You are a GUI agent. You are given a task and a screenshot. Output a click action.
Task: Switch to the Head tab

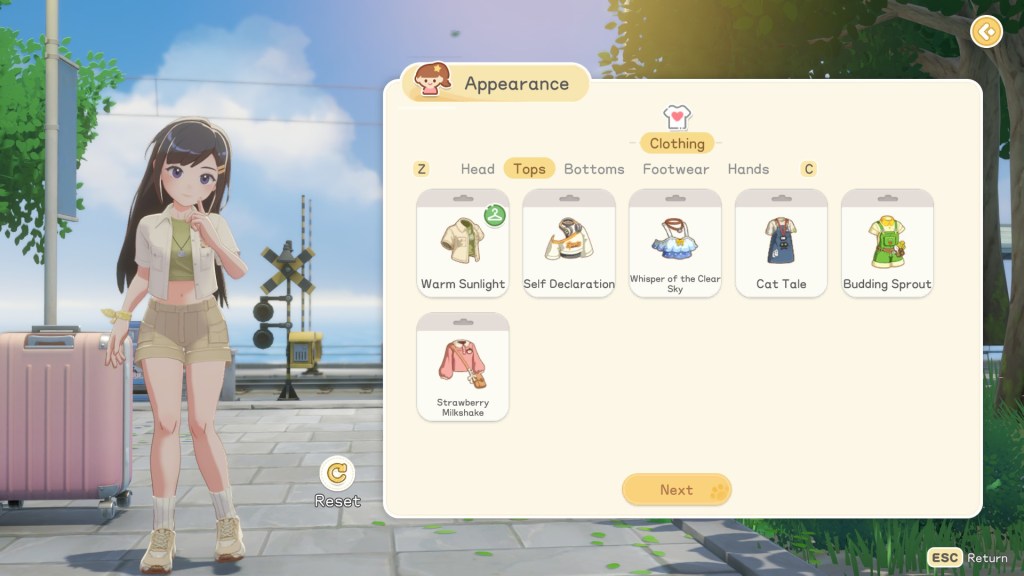click(477, 169)
